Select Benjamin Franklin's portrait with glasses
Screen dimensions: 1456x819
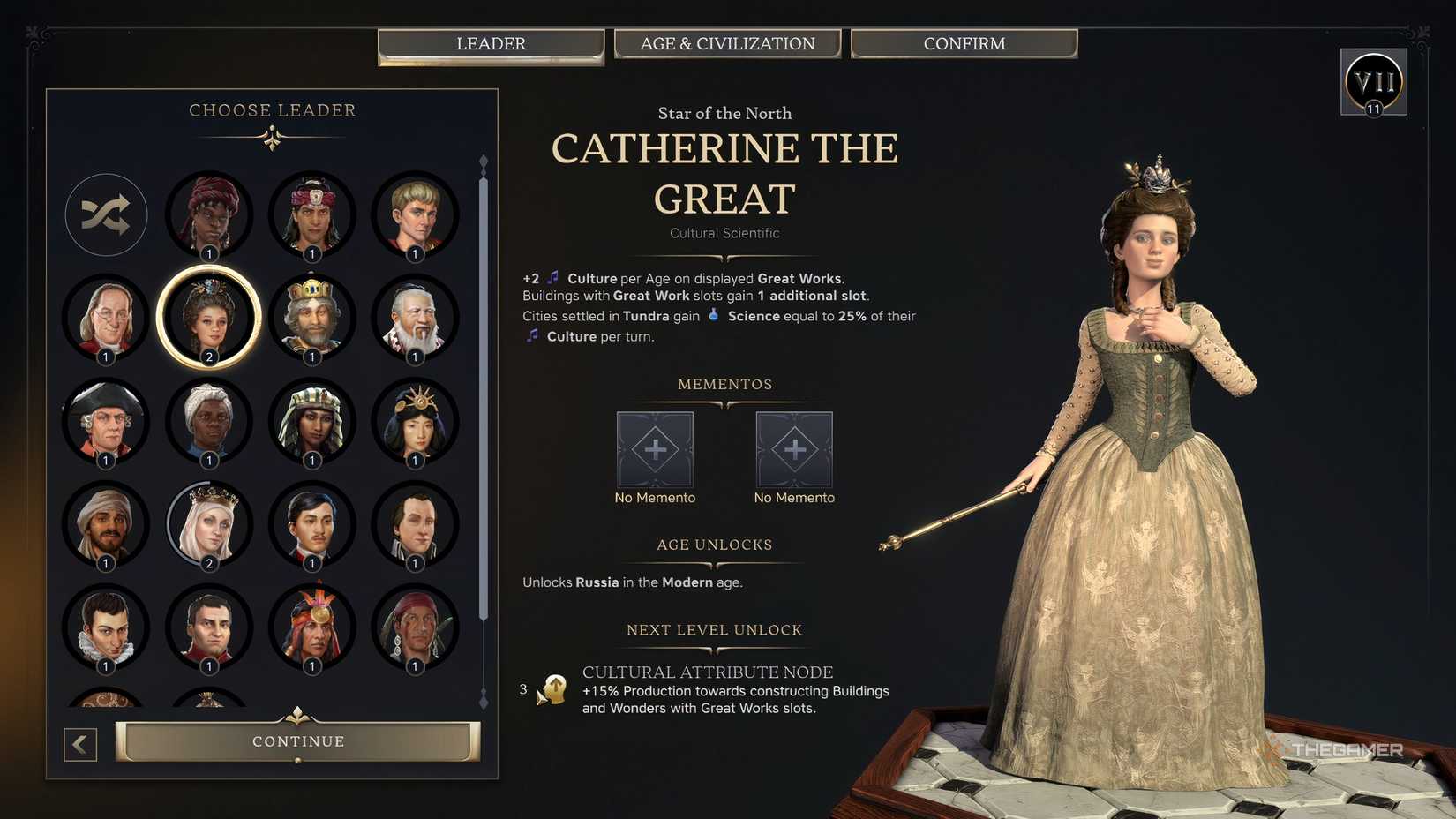tap(106, 316)
